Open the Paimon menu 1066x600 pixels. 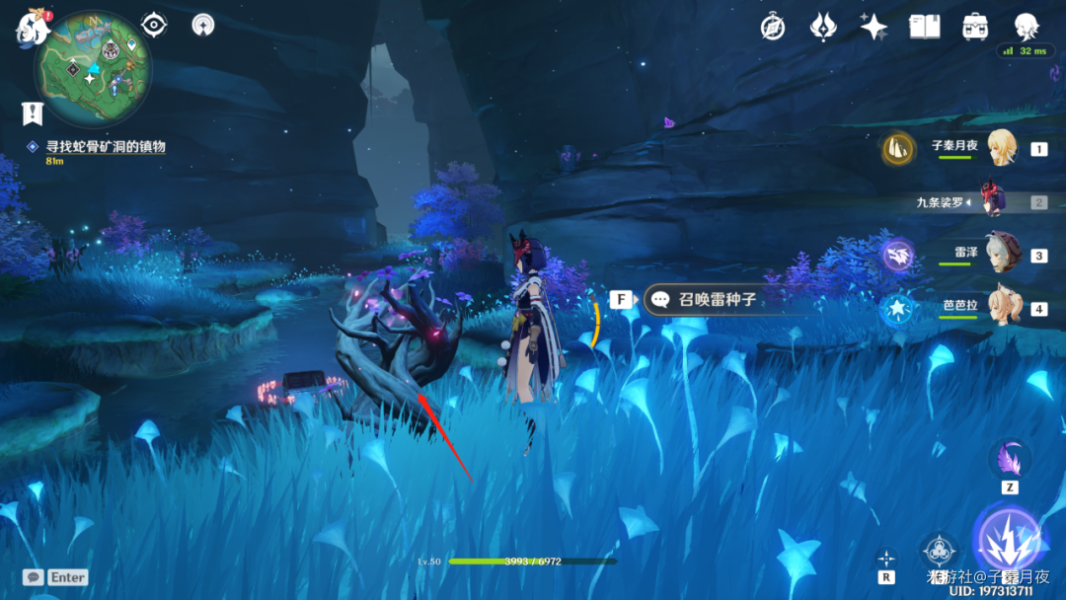[x=30, y=29]
